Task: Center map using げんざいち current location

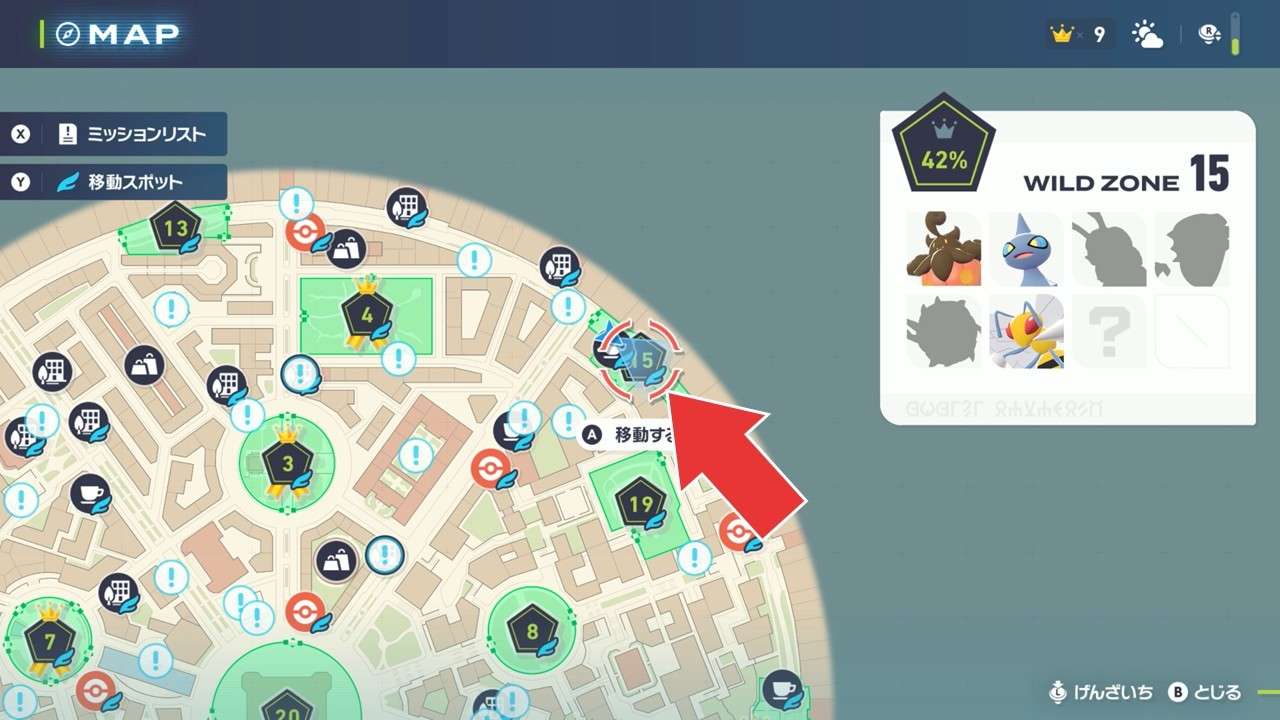Action: 1100,692
